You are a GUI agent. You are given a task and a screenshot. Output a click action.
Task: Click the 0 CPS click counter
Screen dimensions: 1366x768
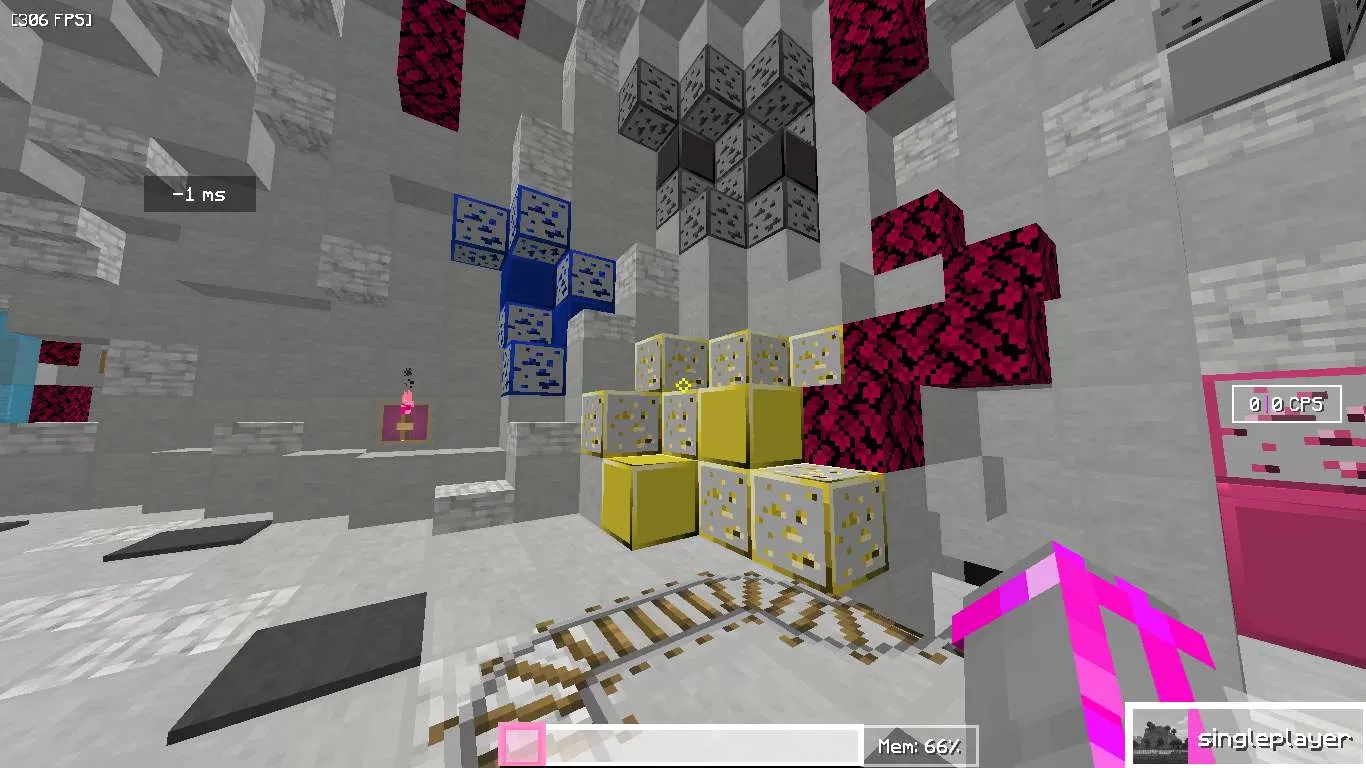pos(1286,403)
